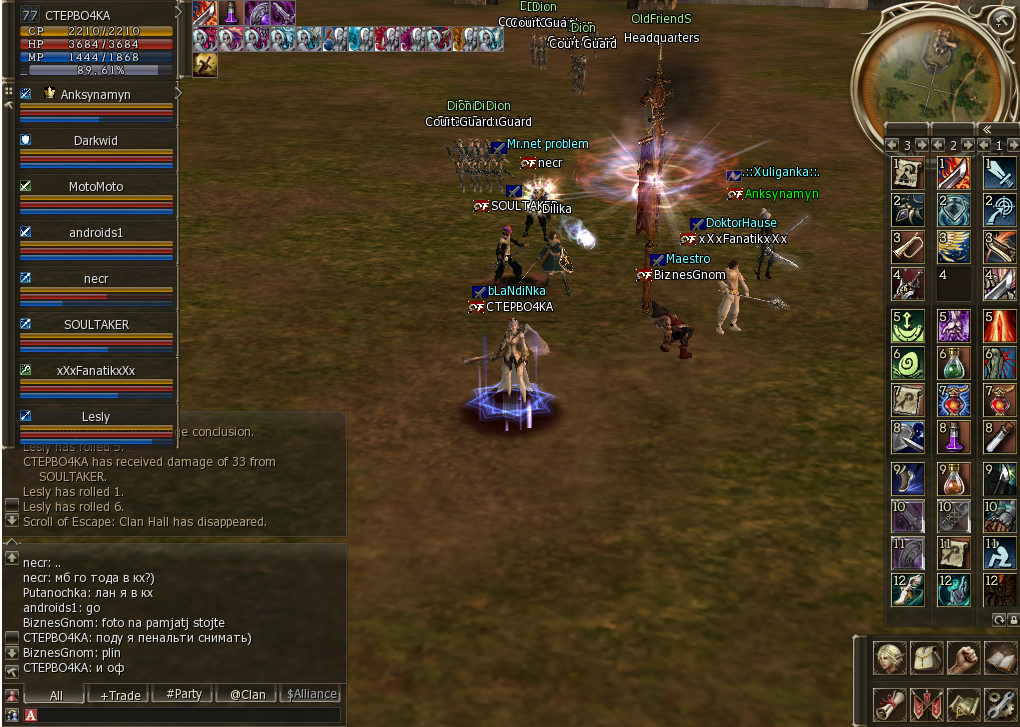Open the #Party chat tab
This screenshot has width=1020, height=727.
pyautogui.click(x=183, y=694)
